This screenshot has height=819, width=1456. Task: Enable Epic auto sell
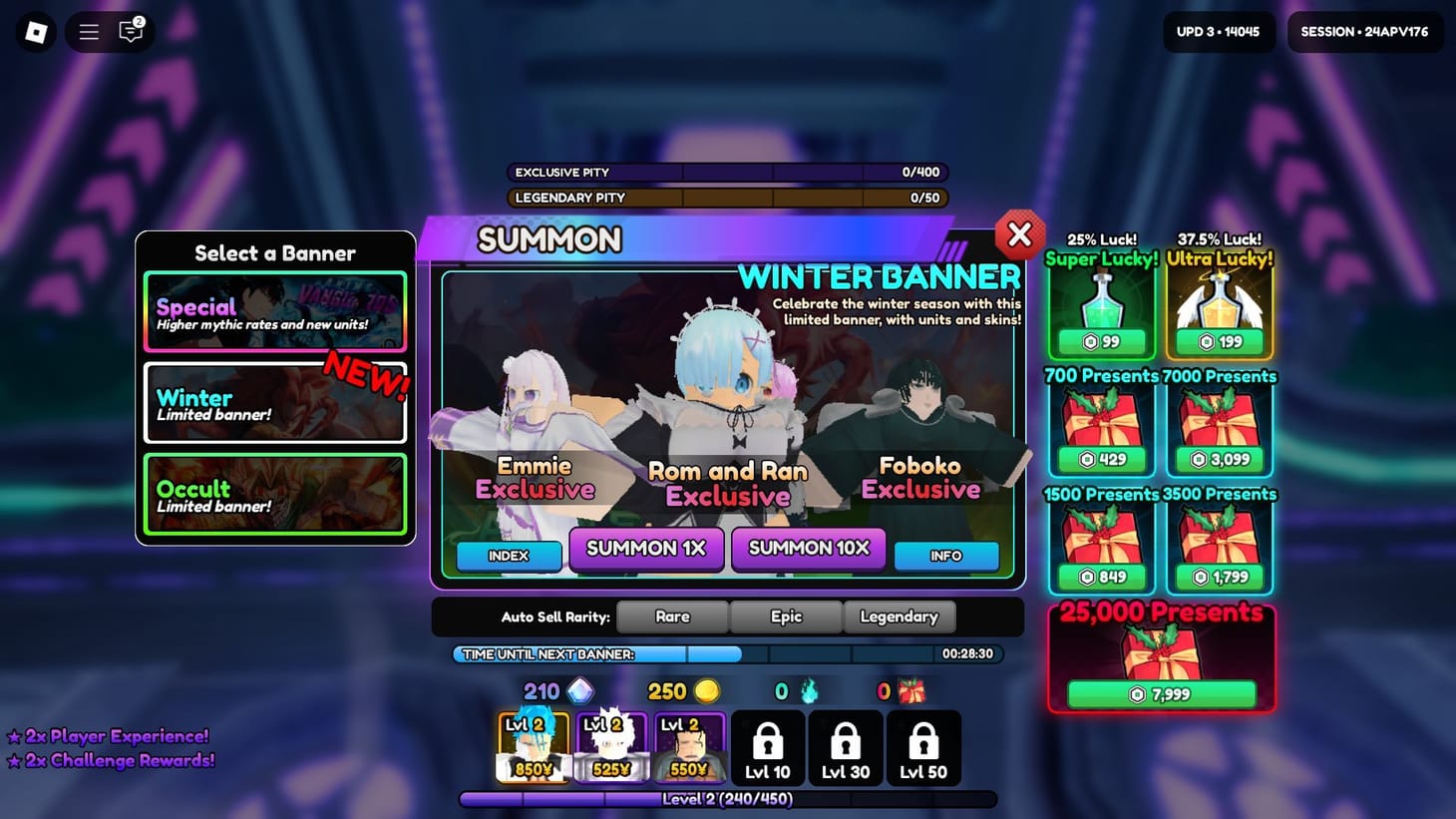(787, 616)
